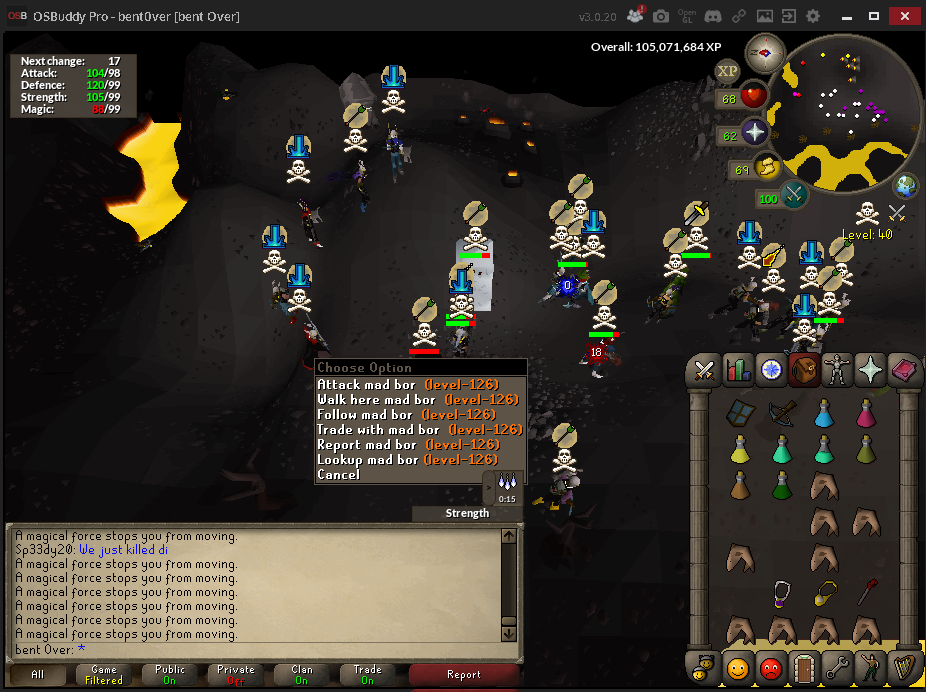
Task: Open the wrench Settings tab
Action: coord(836,664)
